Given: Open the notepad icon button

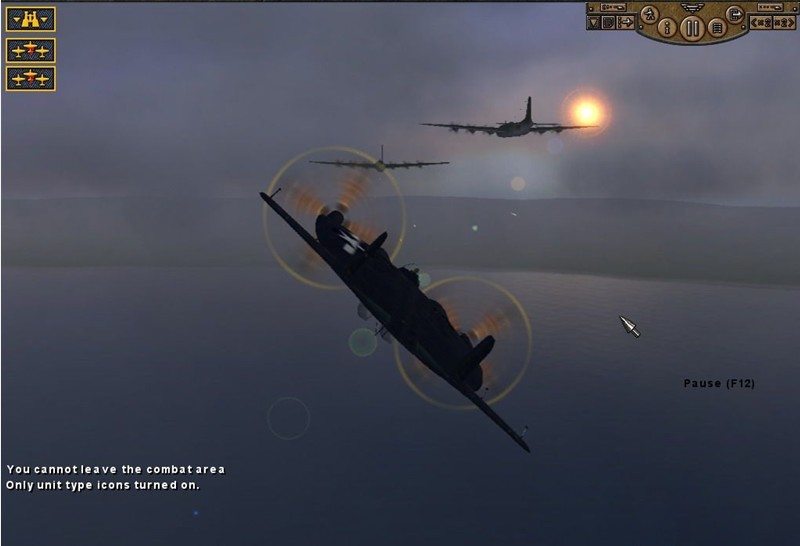Looking at the screenshot, I should point(608,22).
